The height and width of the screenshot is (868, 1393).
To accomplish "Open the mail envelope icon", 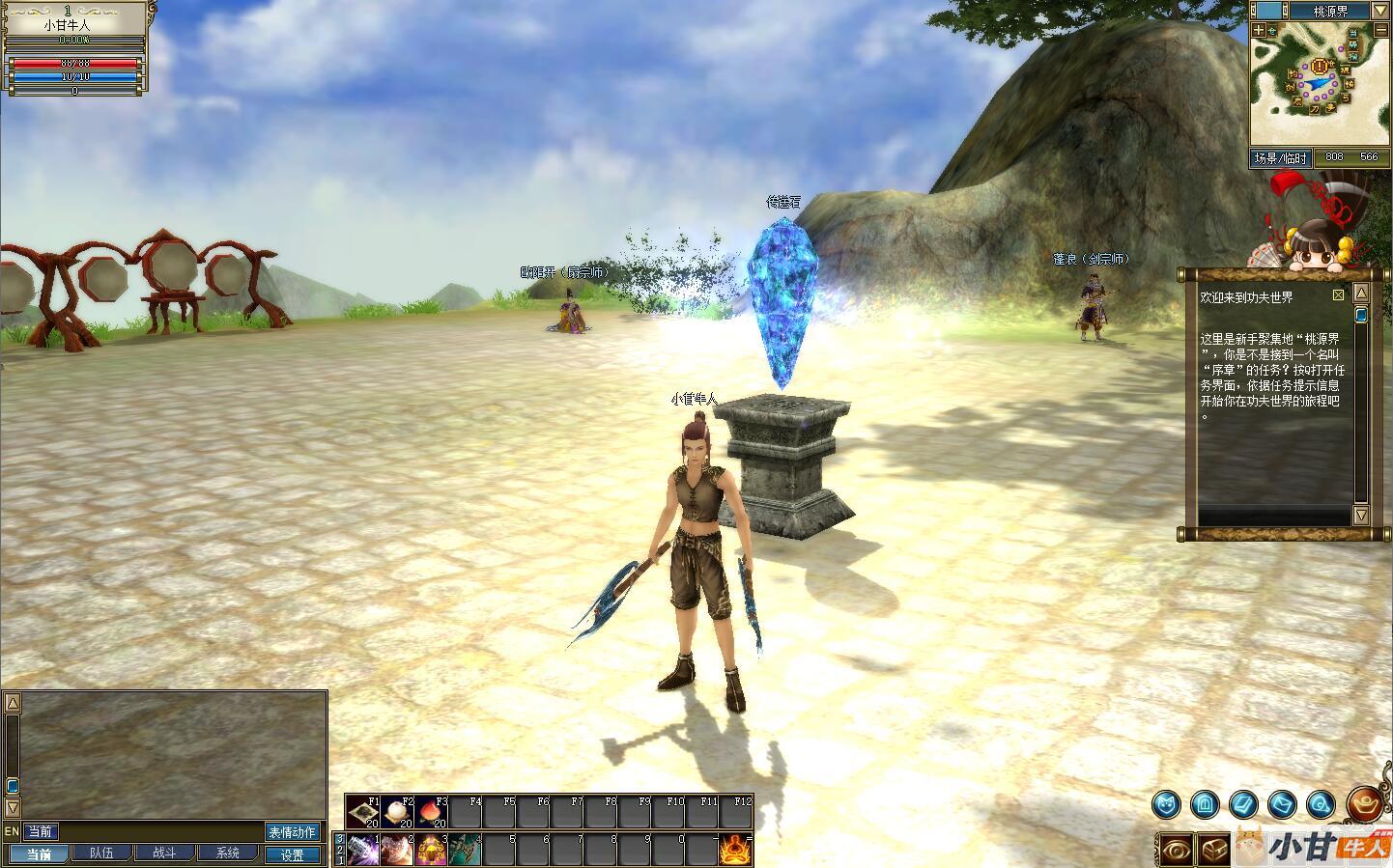I will tap(1282, 802).
